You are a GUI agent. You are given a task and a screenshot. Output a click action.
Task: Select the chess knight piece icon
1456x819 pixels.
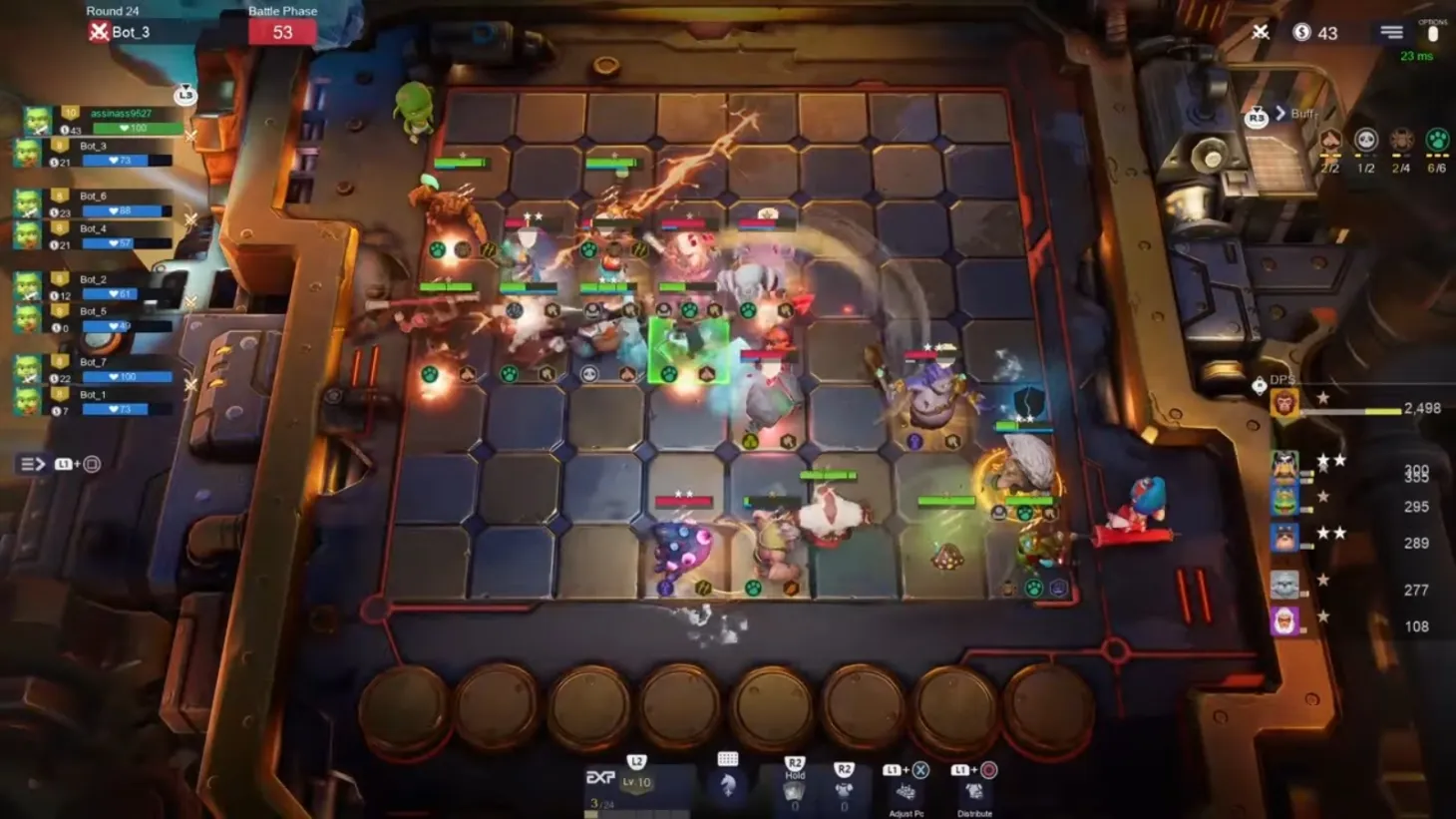click(x=726, y=785)
